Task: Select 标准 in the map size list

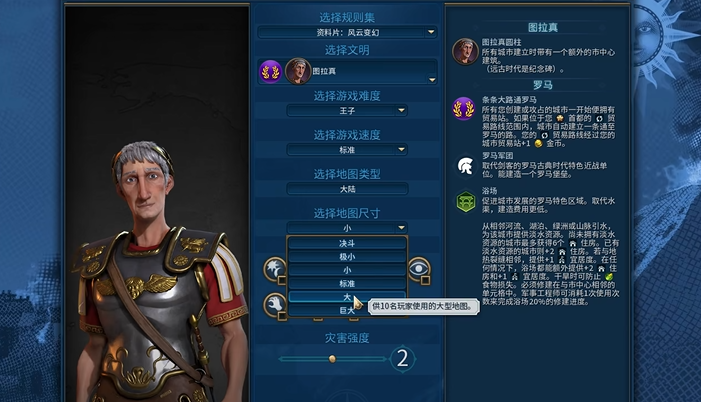Action: point(347,284)
